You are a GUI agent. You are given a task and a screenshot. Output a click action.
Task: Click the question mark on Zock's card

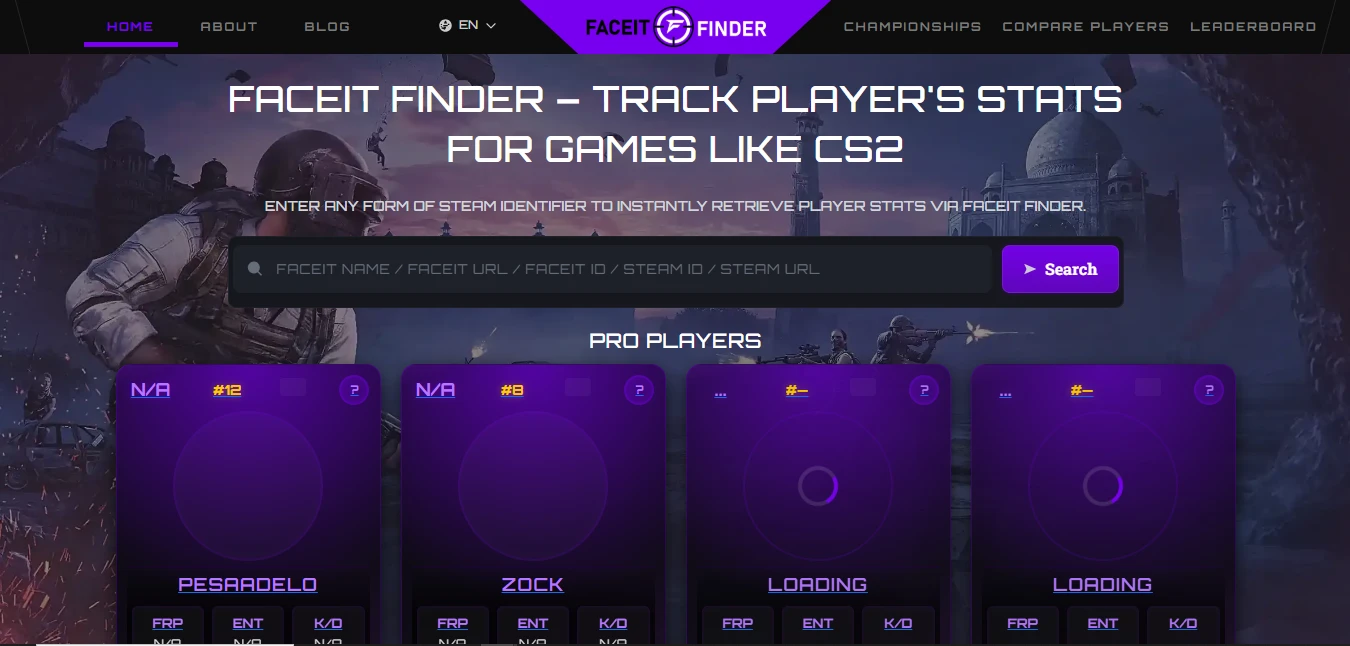pyautogui.click(x=638, y=390)
